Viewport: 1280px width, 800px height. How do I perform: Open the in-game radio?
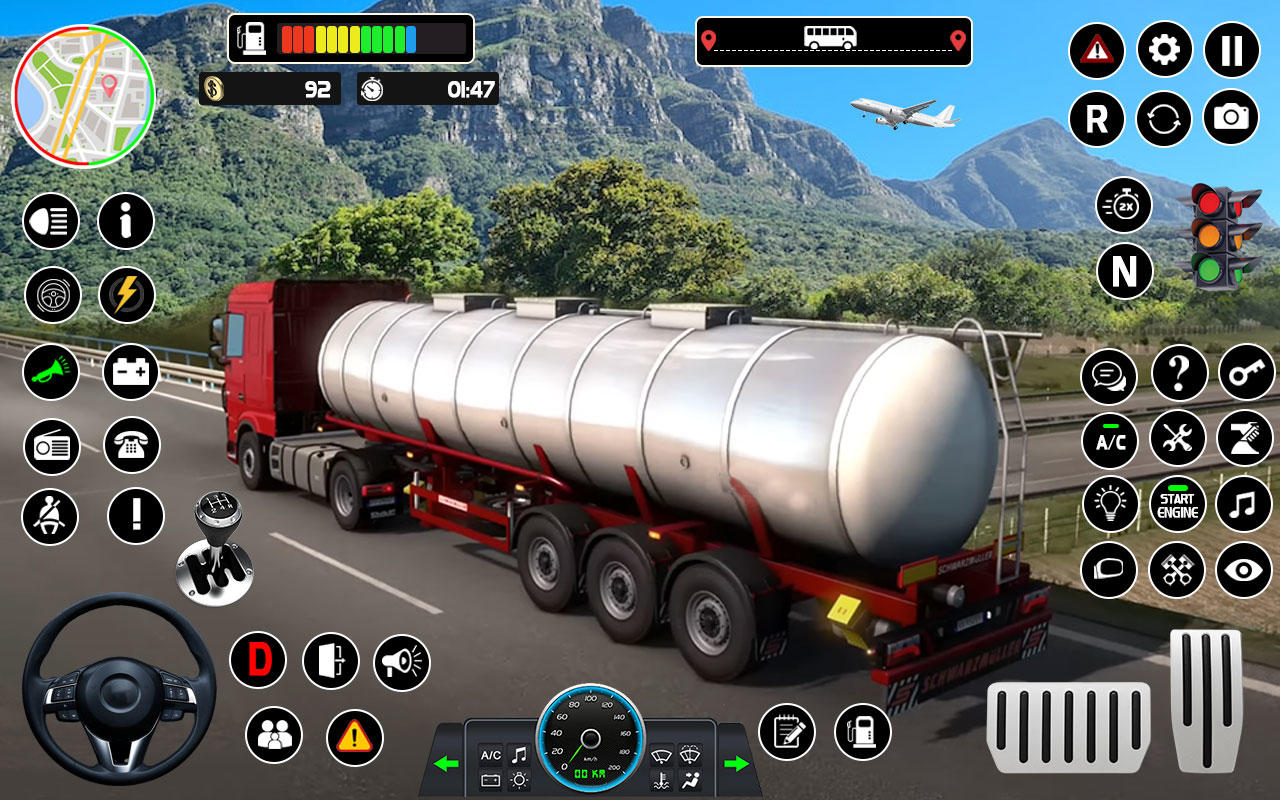pyautogui.click(x=51, y=444)
